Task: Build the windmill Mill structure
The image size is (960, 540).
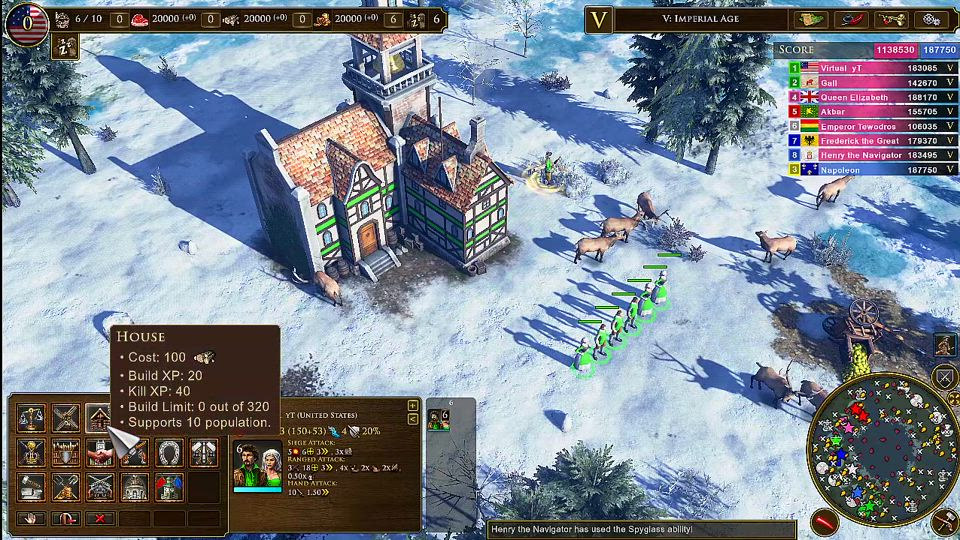Action: pos(65,418)
